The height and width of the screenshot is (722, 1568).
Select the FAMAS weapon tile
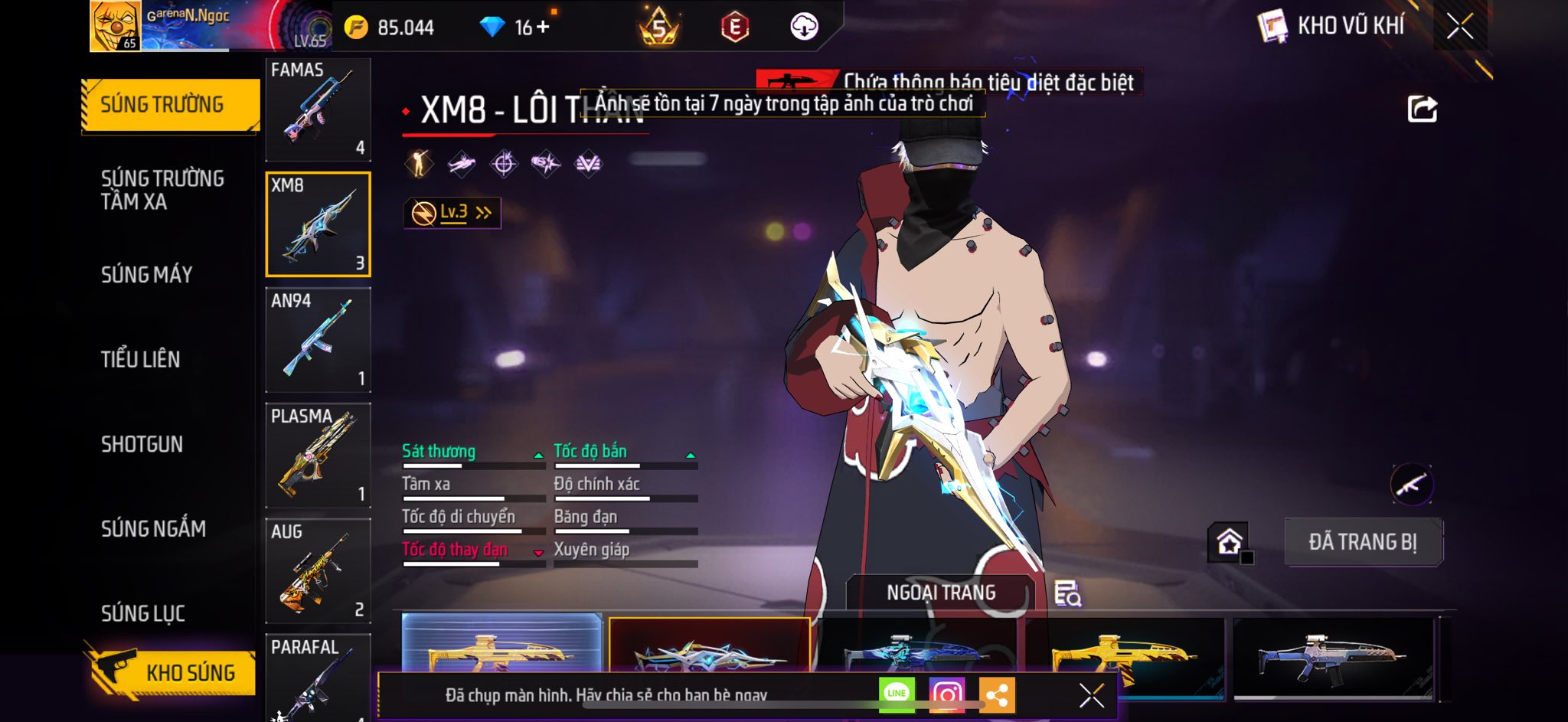tap(318, 109)
